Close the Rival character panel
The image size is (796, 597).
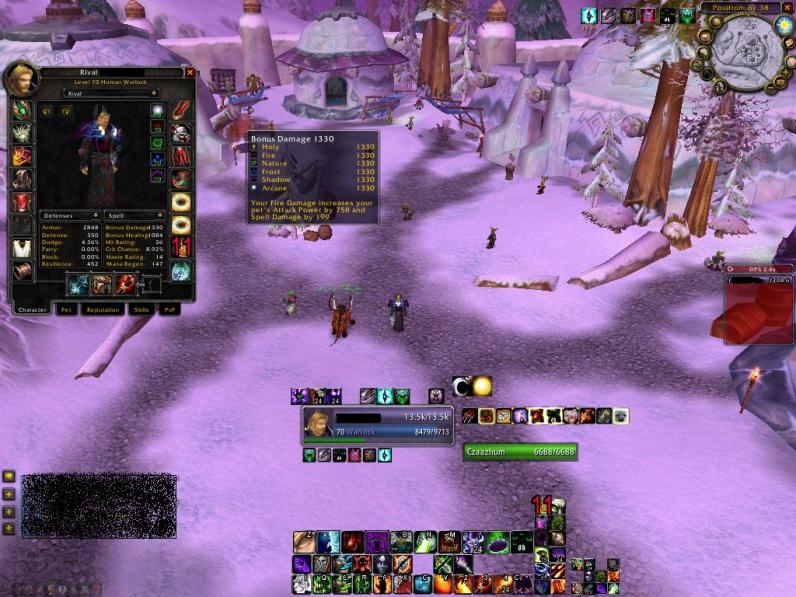coord(190,72)
